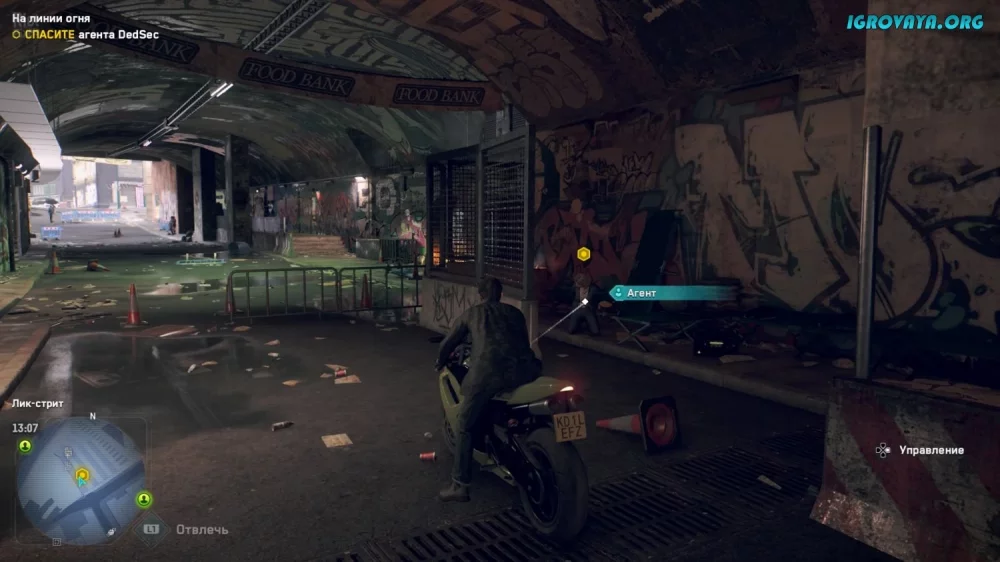Pick the green operative marker on minimap's right edge
This screenshot has height=562, width=1000.
pyautogui.click(x=145, y=498)
